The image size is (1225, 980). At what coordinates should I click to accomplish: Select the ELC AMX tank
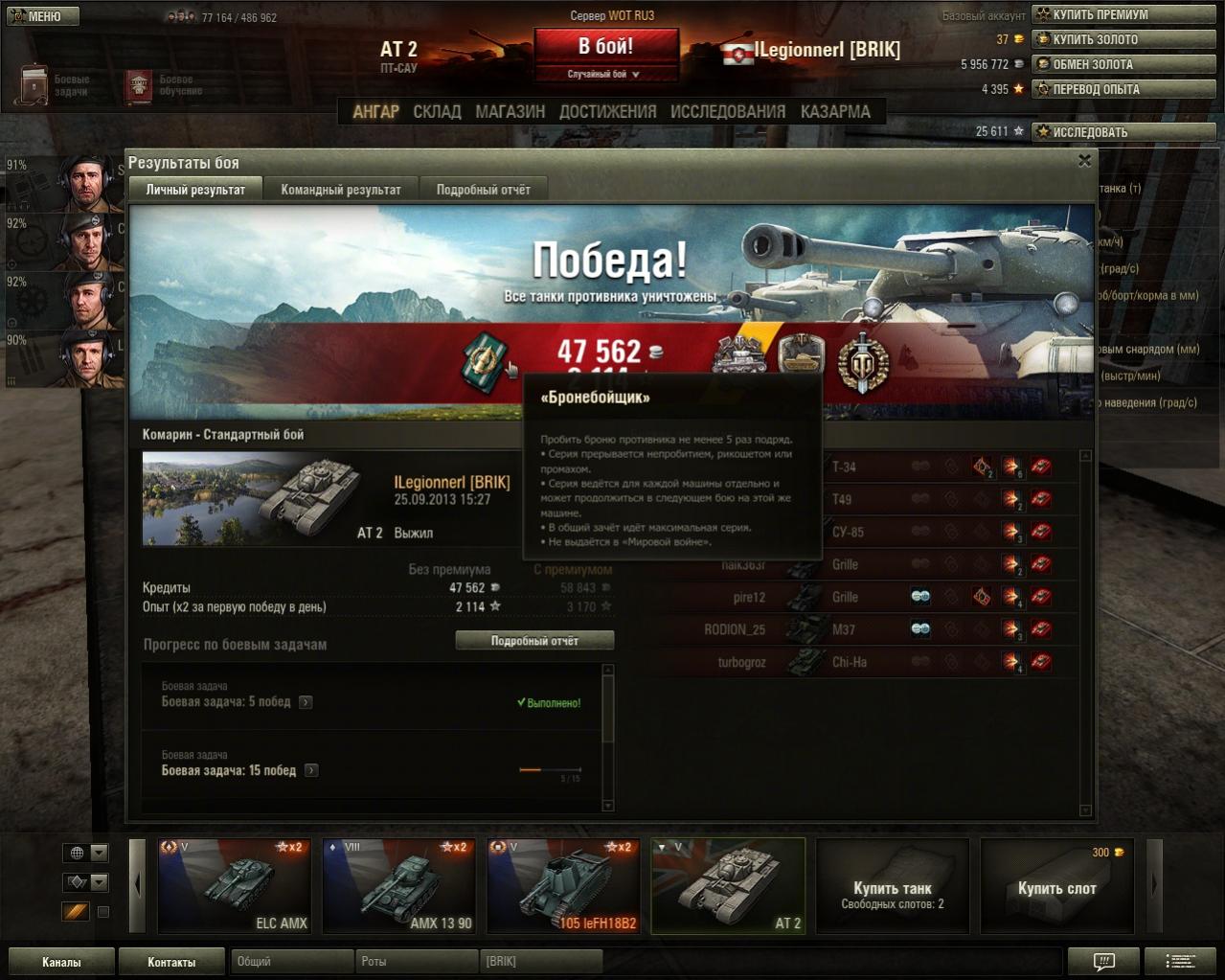pos(235,886)
